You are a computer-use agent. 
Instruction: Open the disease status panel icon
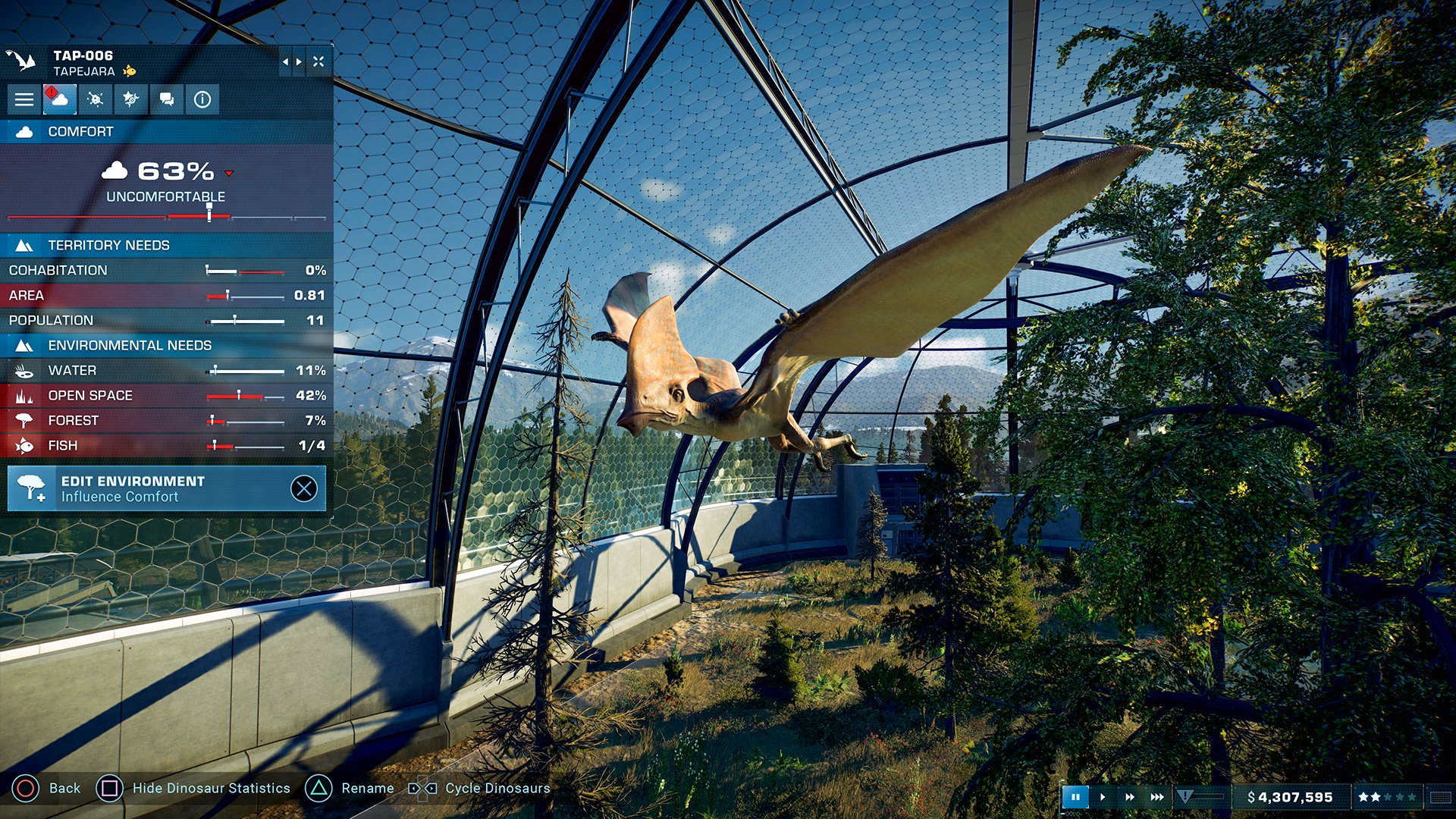95,99
